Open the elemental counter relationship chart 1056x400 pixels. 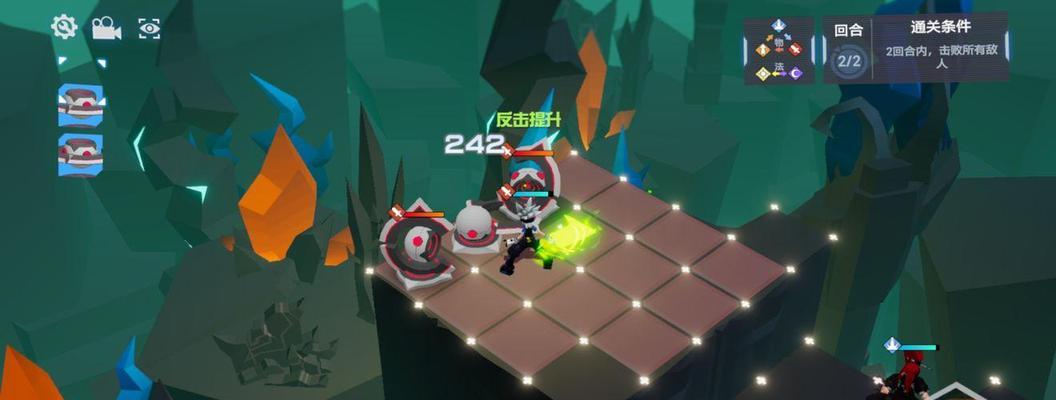pyautogui.click(x=779, y=49)
